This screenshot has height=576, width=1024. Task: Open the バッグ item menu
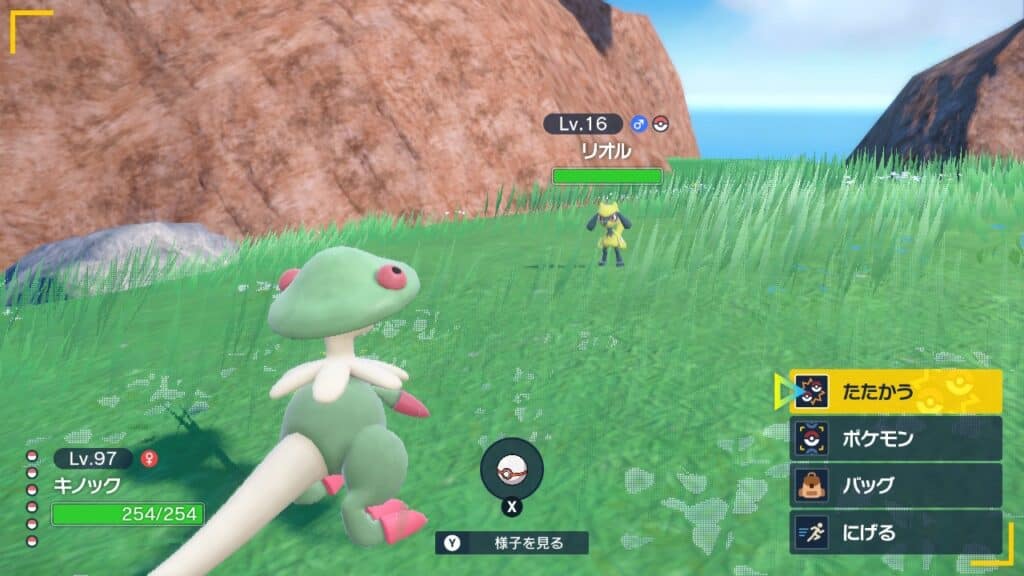(895, 485)
